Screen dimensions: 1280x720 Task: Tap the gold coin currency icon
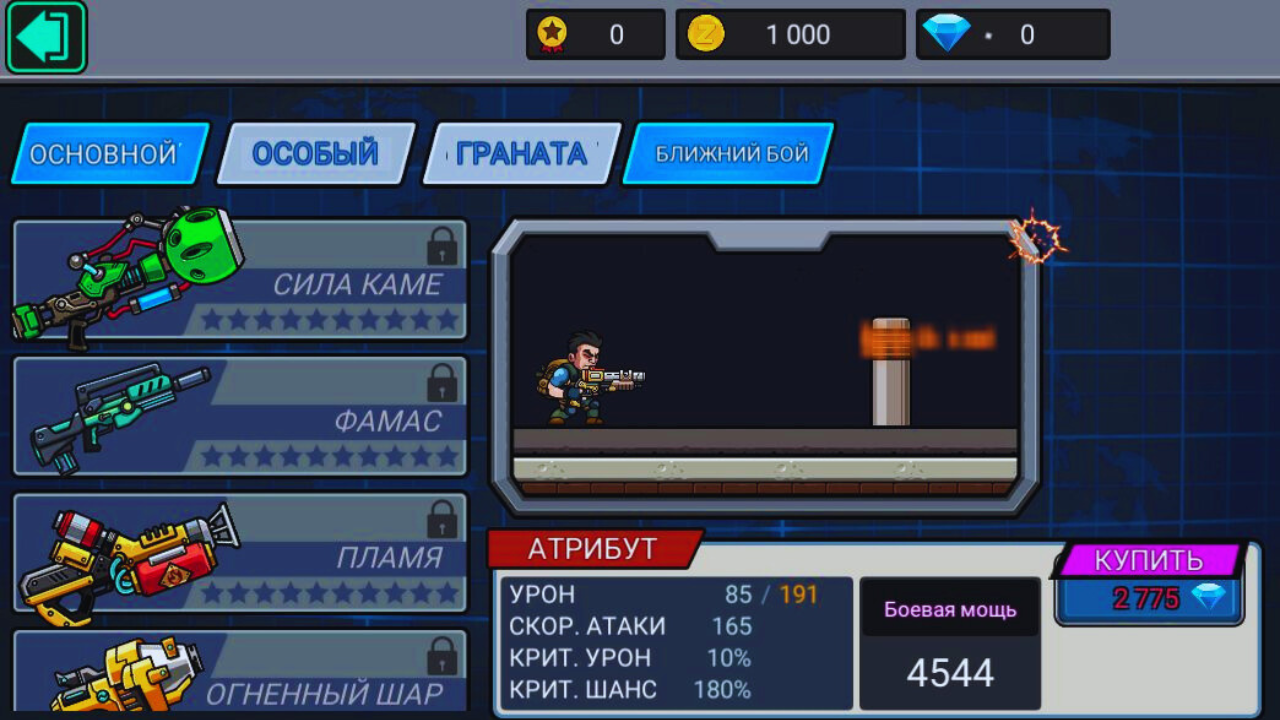[707, 33]
